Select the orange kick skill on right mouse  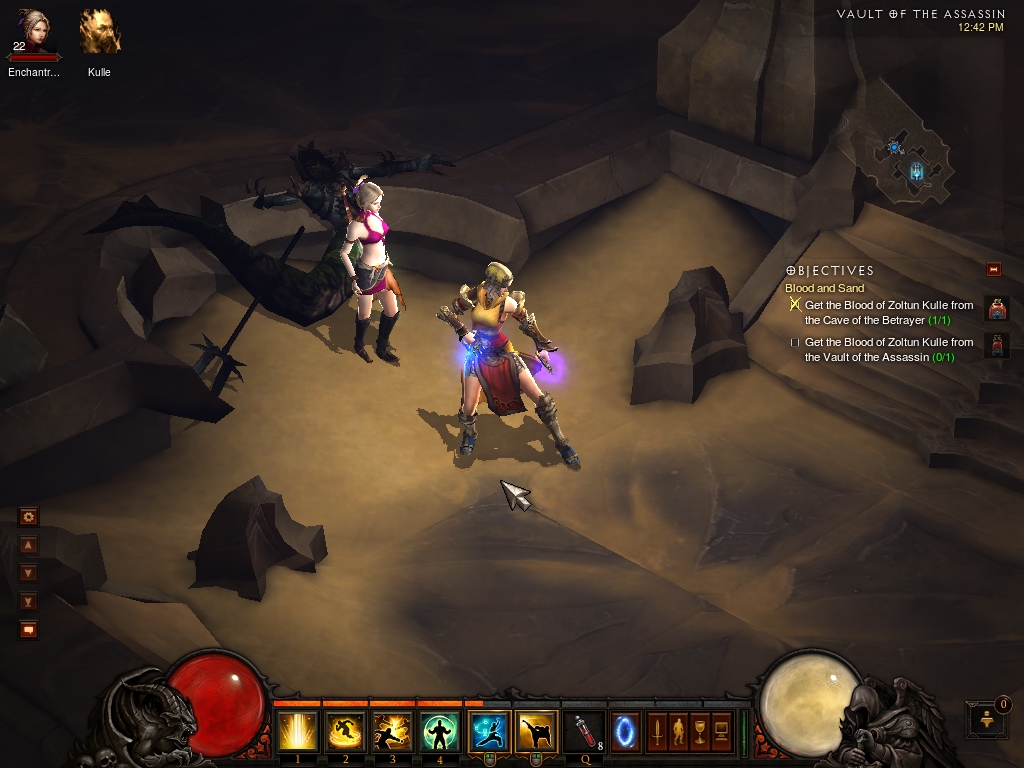tap(537, 732)
